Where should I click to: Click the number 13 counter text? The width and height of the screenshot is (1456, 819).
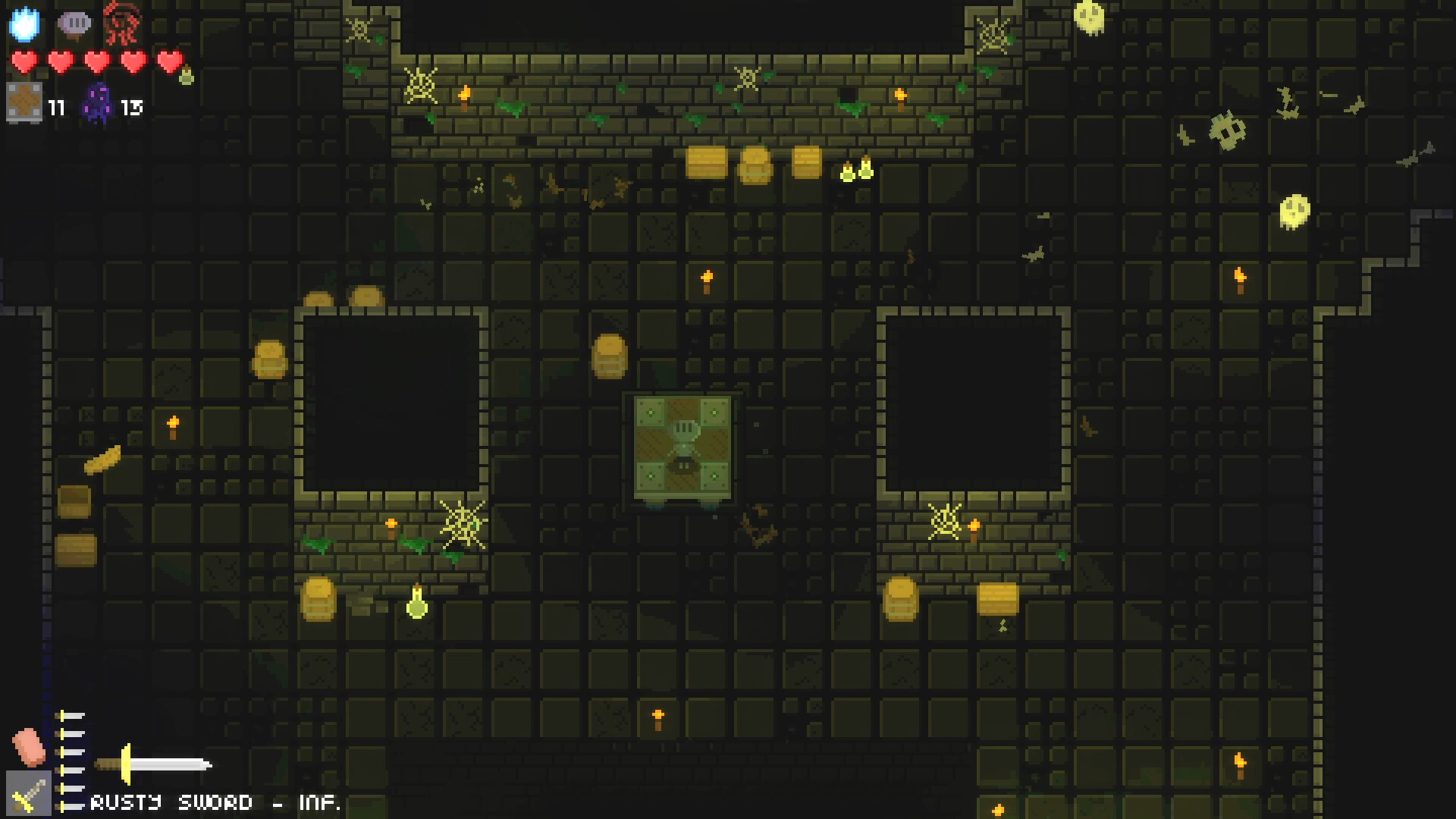tap(131, 108)
